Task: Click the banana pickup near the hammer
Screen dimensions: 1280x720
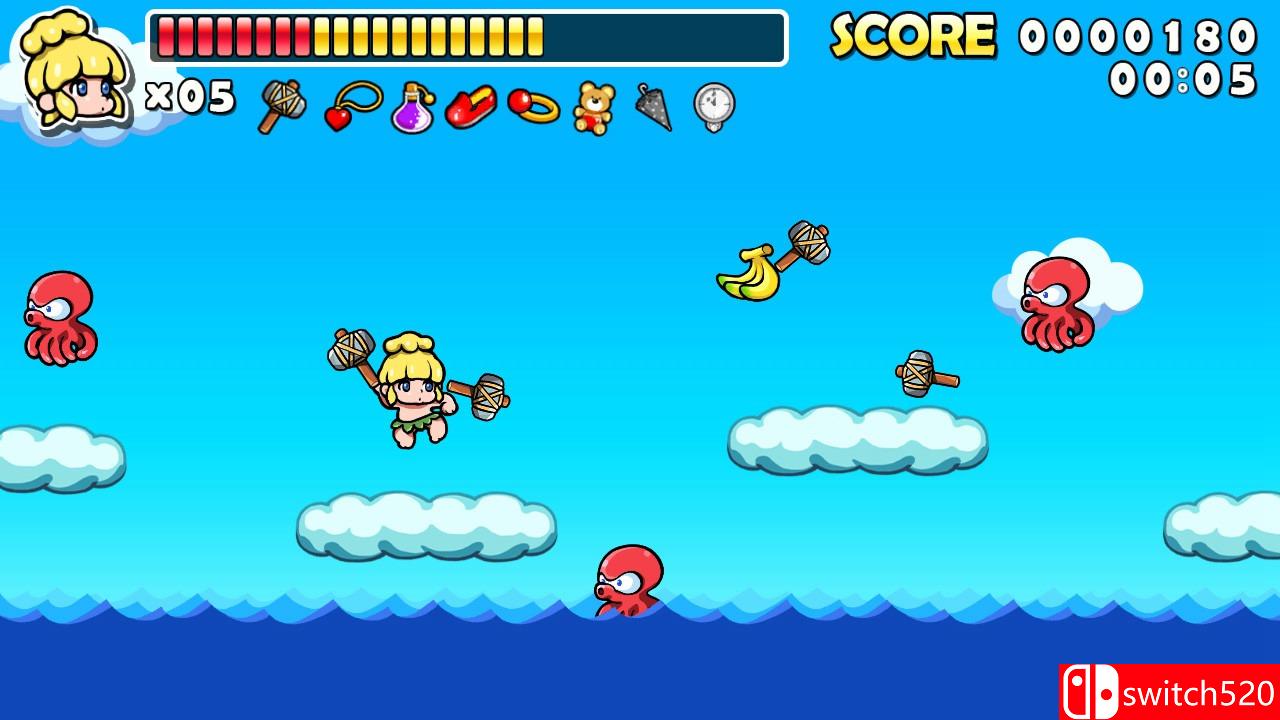Action: click(x=750, y=270)
